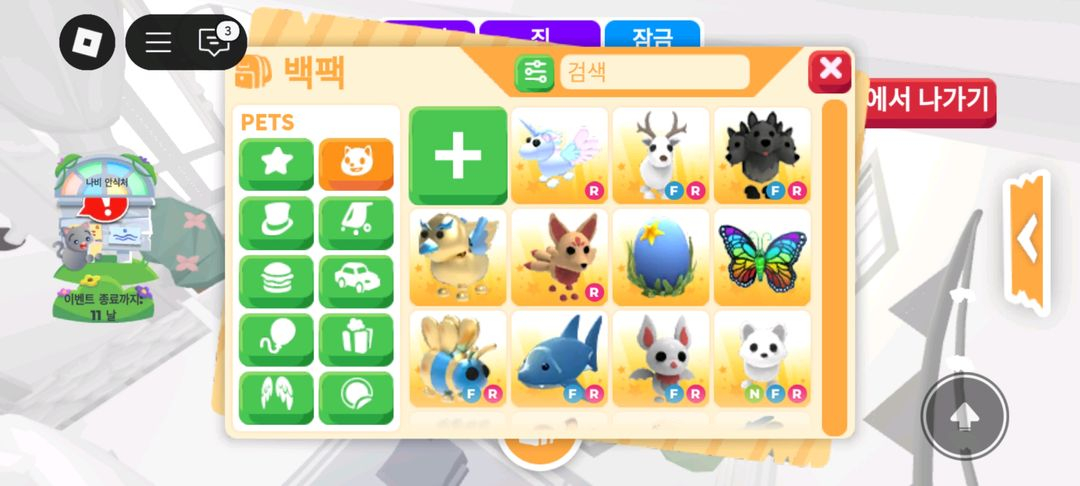The image size is (1080, 486).
Task: Switch to the star favorites category
Action: (276, 163)
